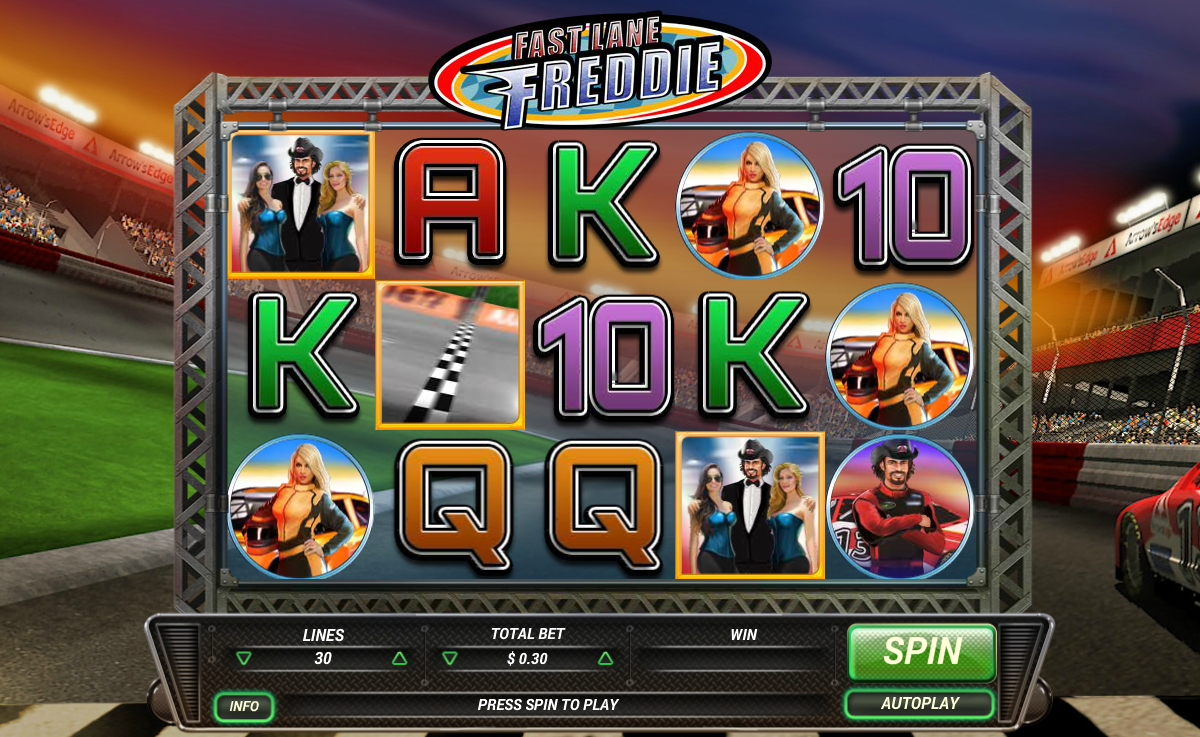Raise the total bet amount
The width and height of the screenshot is (1200, 737).
point(605,659)
